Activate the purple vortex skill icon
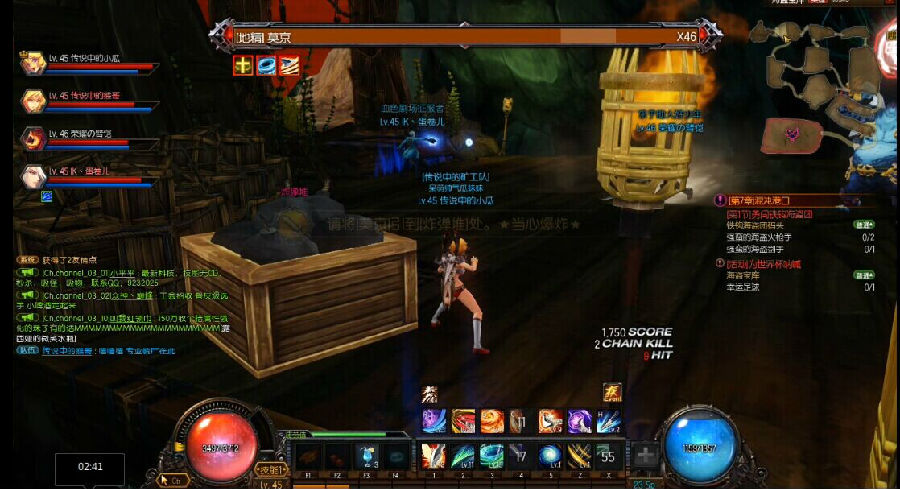 (x=579, y=421)
